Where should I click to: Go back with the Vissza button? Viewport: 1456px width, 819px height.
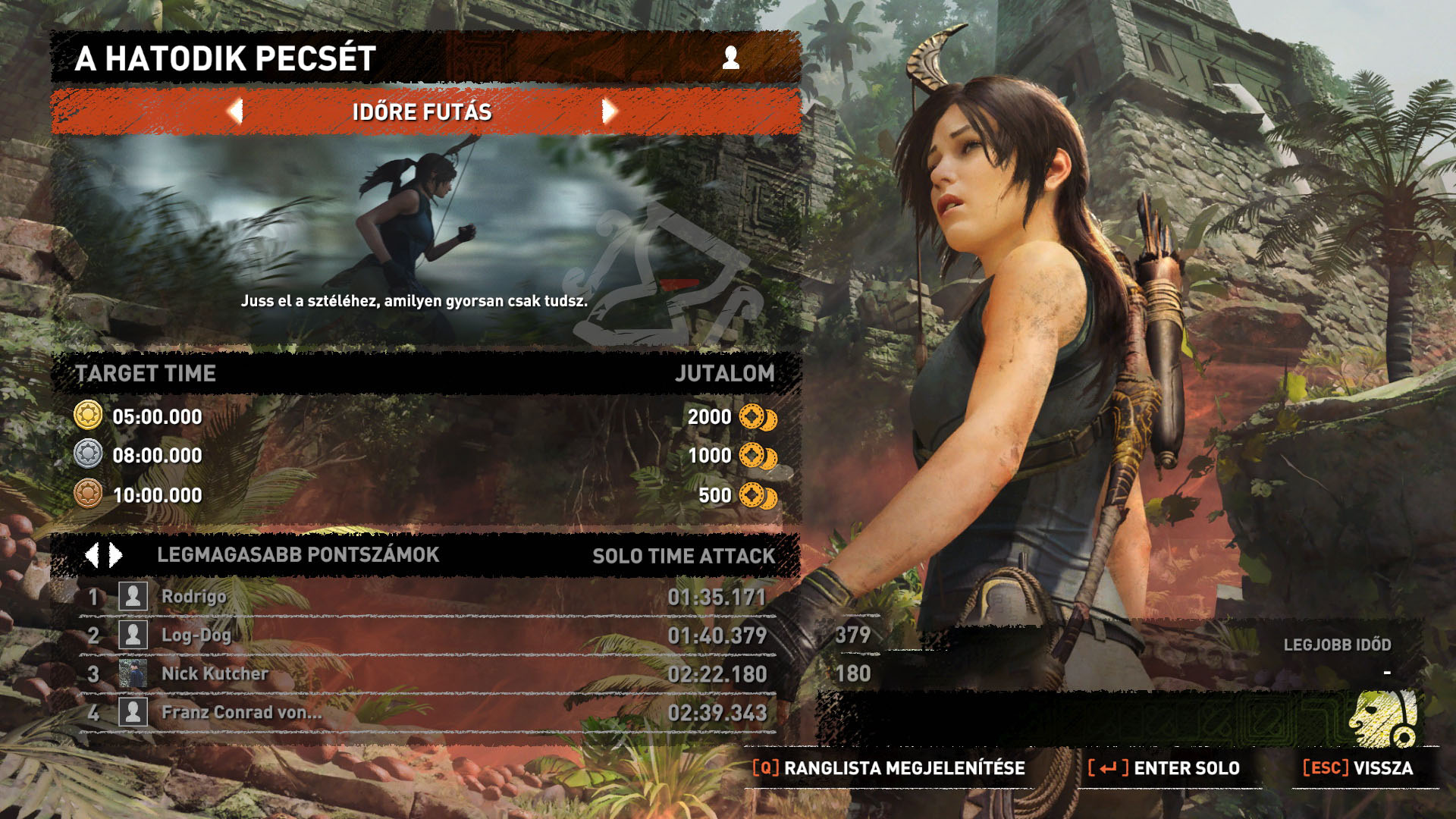pyautogui.click(x=1358, y=768)
